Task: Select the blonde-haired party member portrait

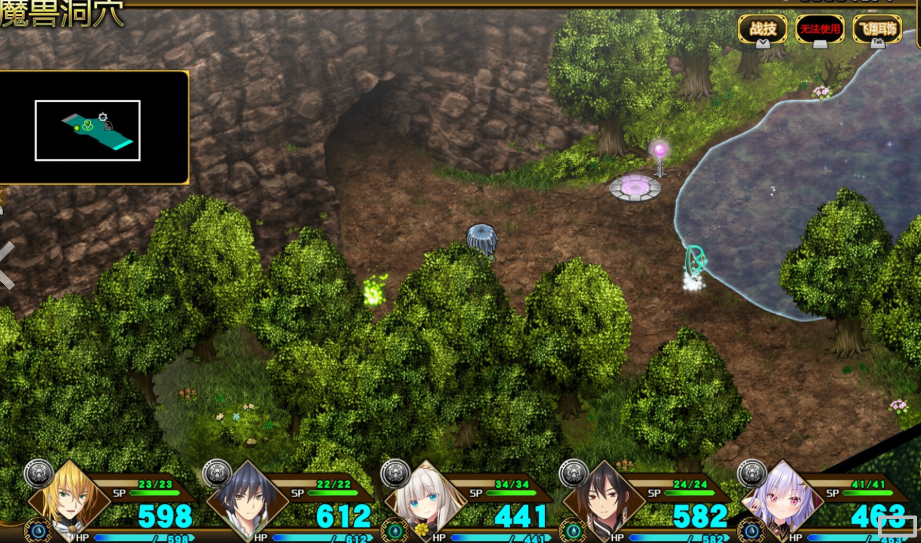Action: 69,495
